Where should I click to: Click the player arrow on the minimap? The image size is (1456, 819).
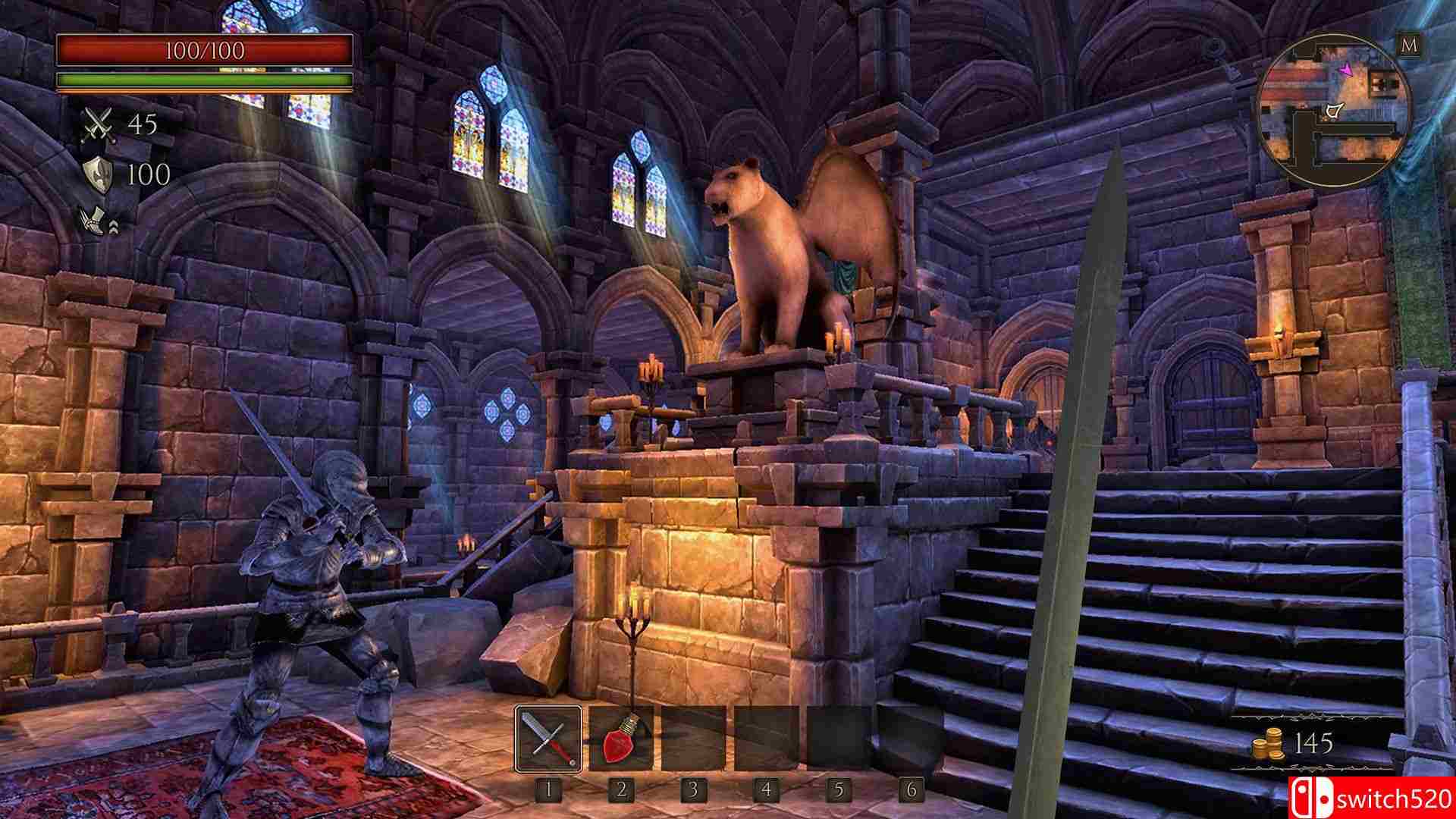click(1346, 71)
